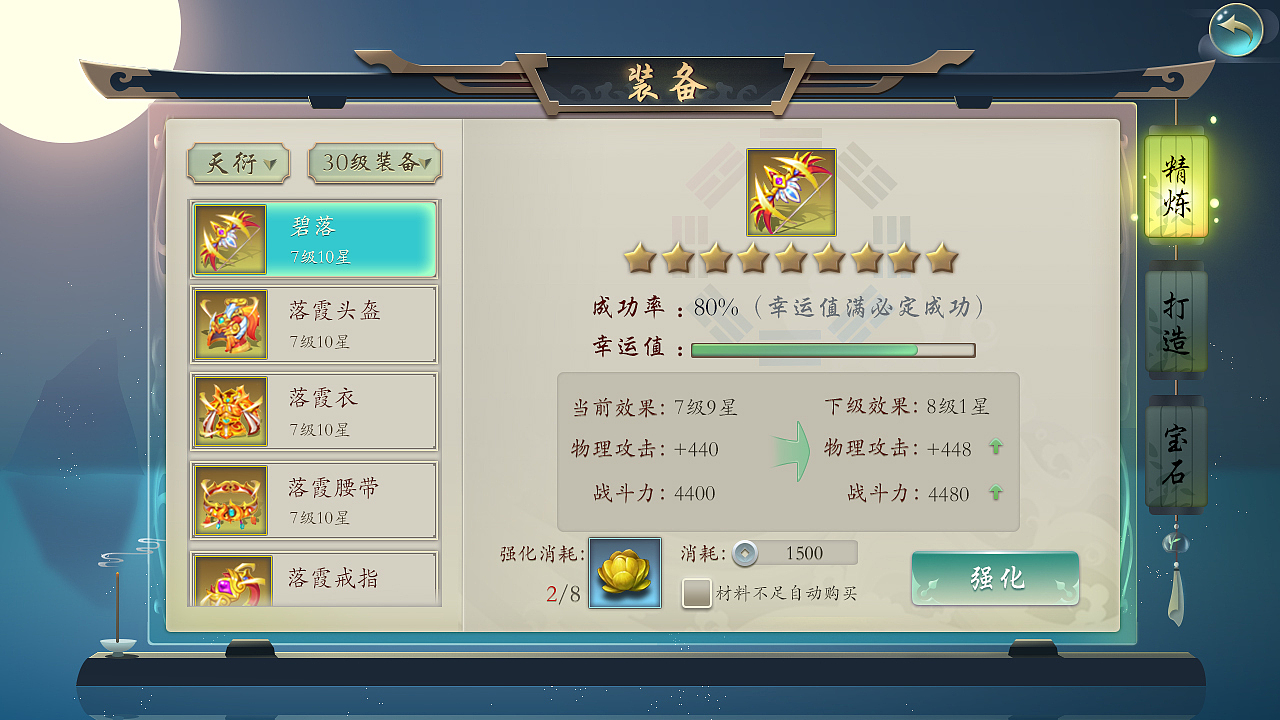
Task: Click the back arrow at top right
Action: 1238,30
